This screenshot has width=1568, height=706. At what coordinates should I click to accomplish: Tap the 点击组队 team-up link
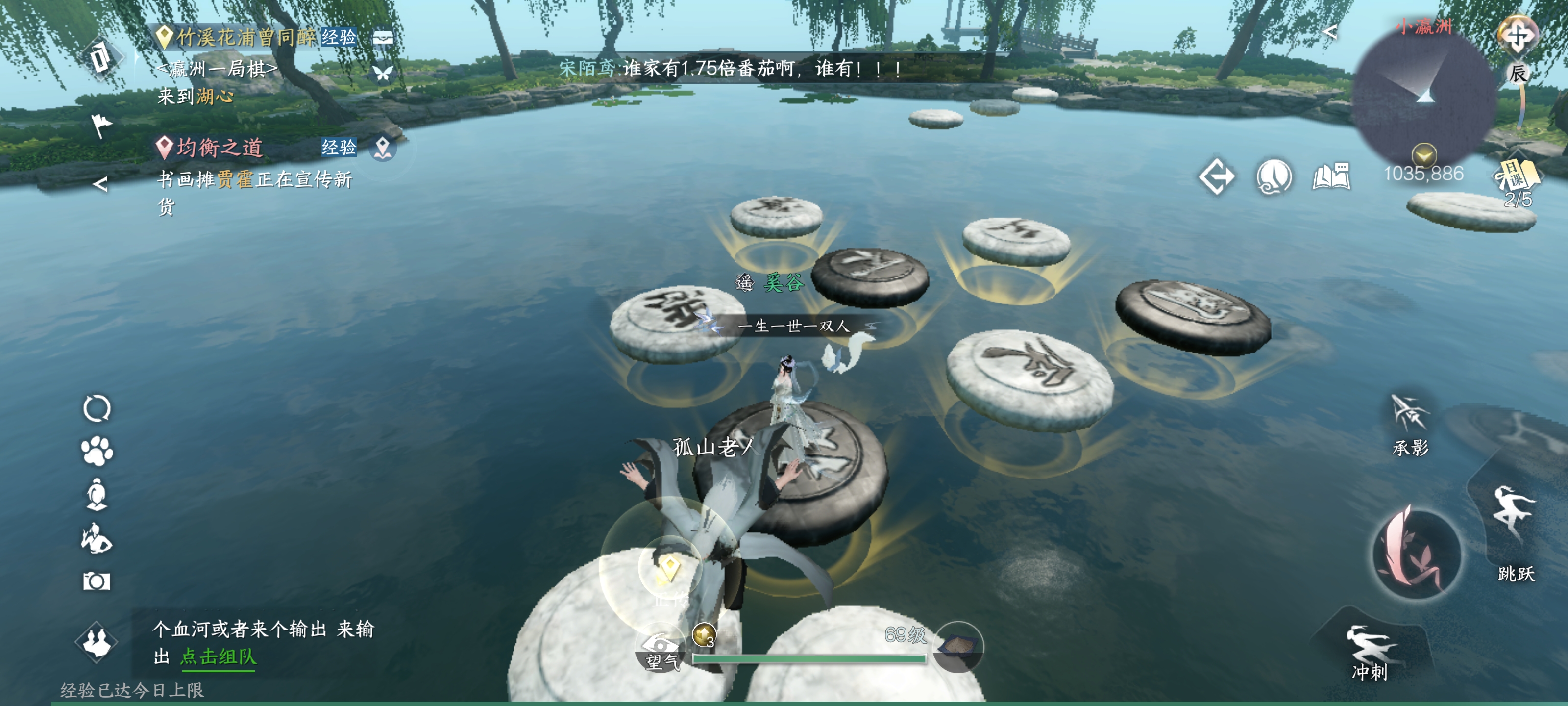tap(218, 656)
